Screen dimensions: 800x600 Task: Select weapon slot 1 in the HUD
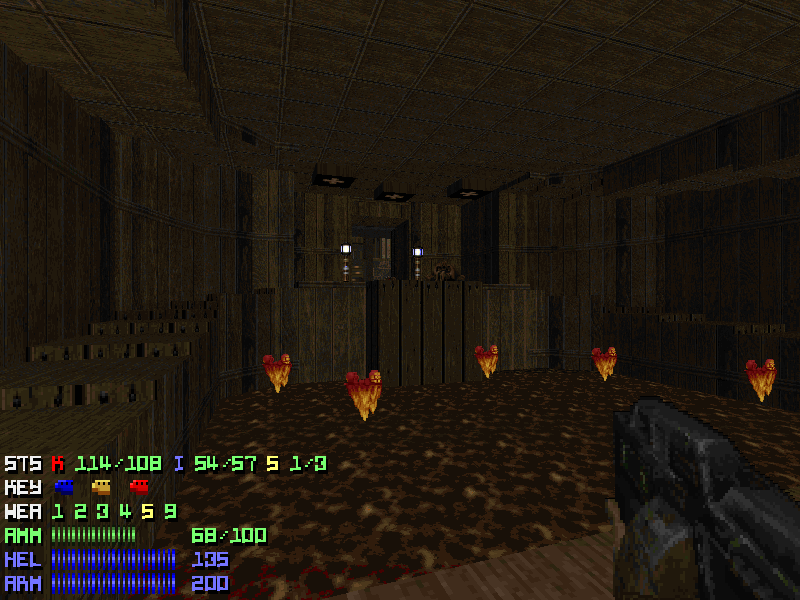pos(58,512)
